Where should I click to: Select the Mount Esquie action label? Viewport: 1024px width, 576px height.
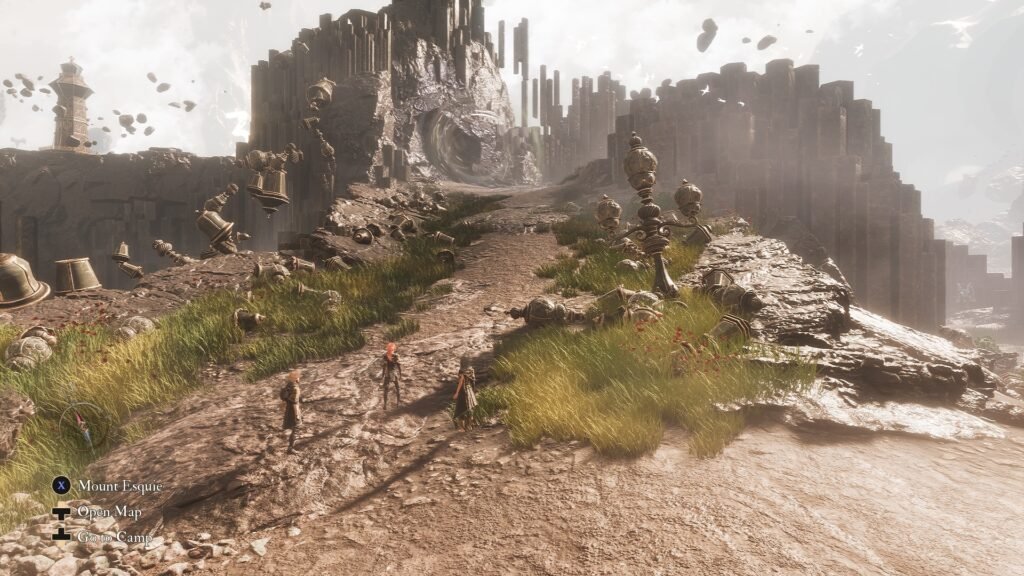tap(119, 486)
